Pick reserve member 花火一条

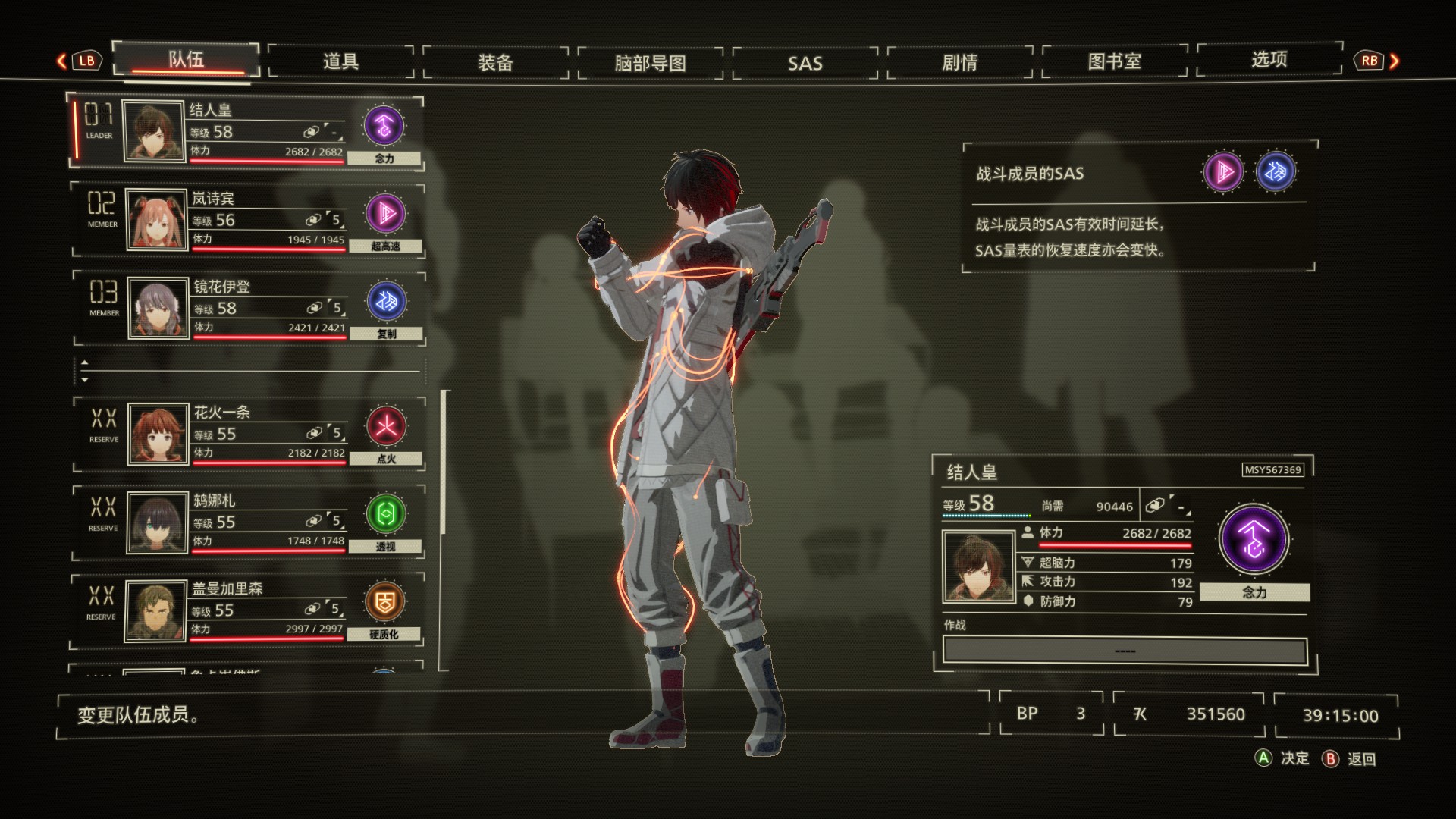pos(235,433)
